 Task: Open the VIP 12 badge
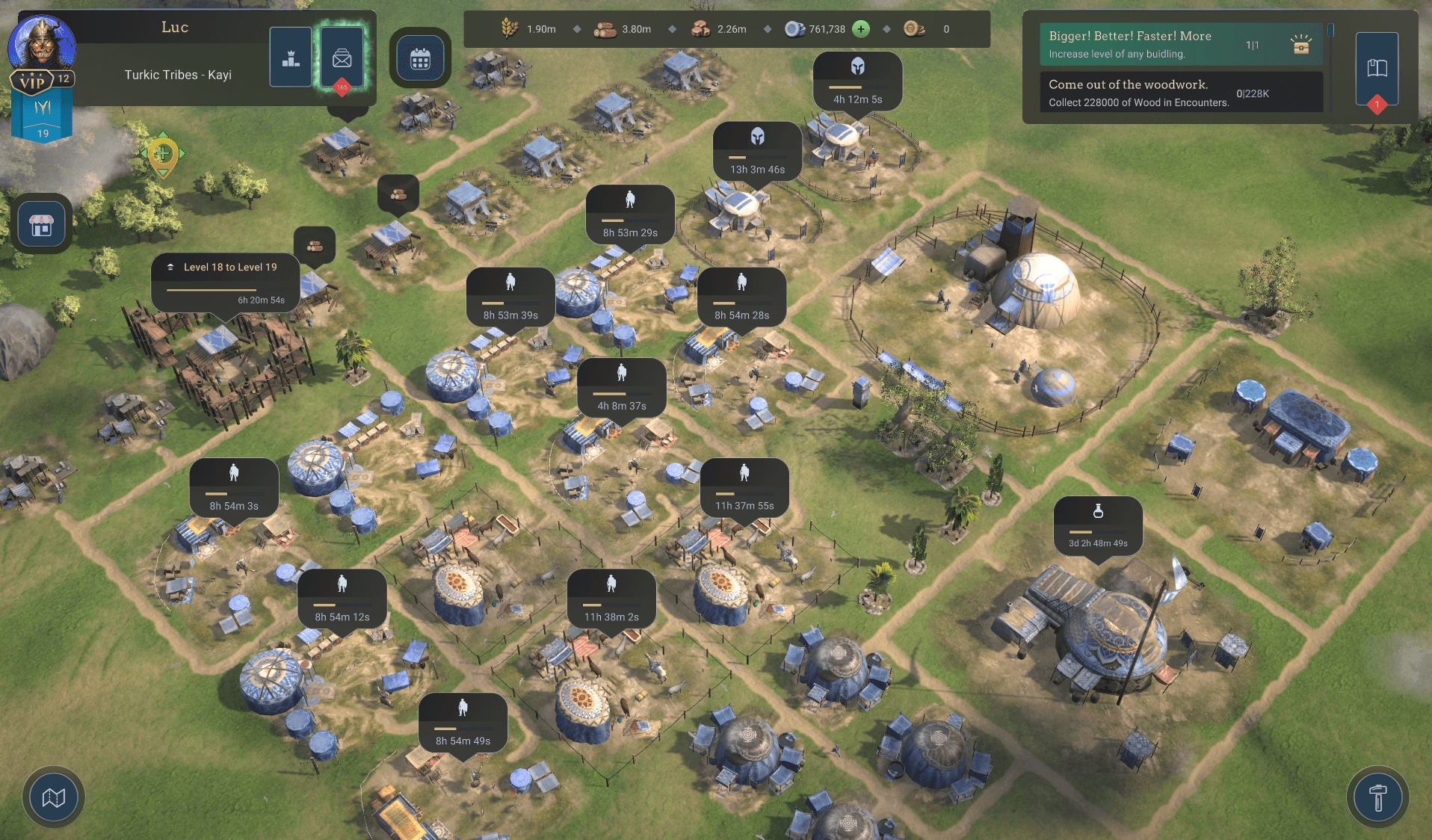[41, 81]
